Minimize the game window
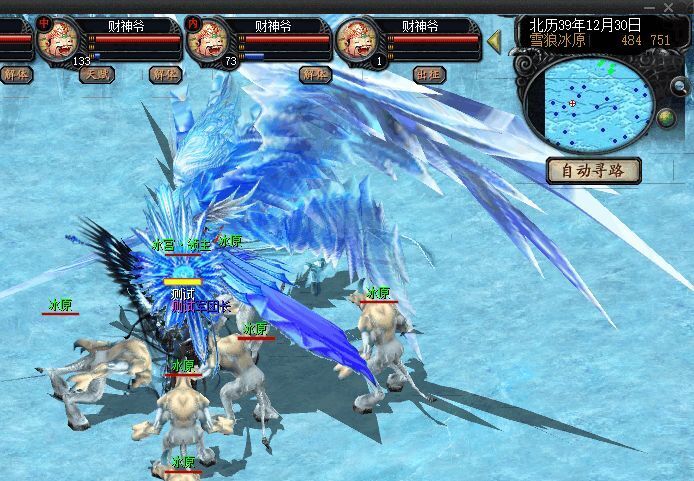Image resolution: width=694 pixels, height=481 pixels. [652, 7]
